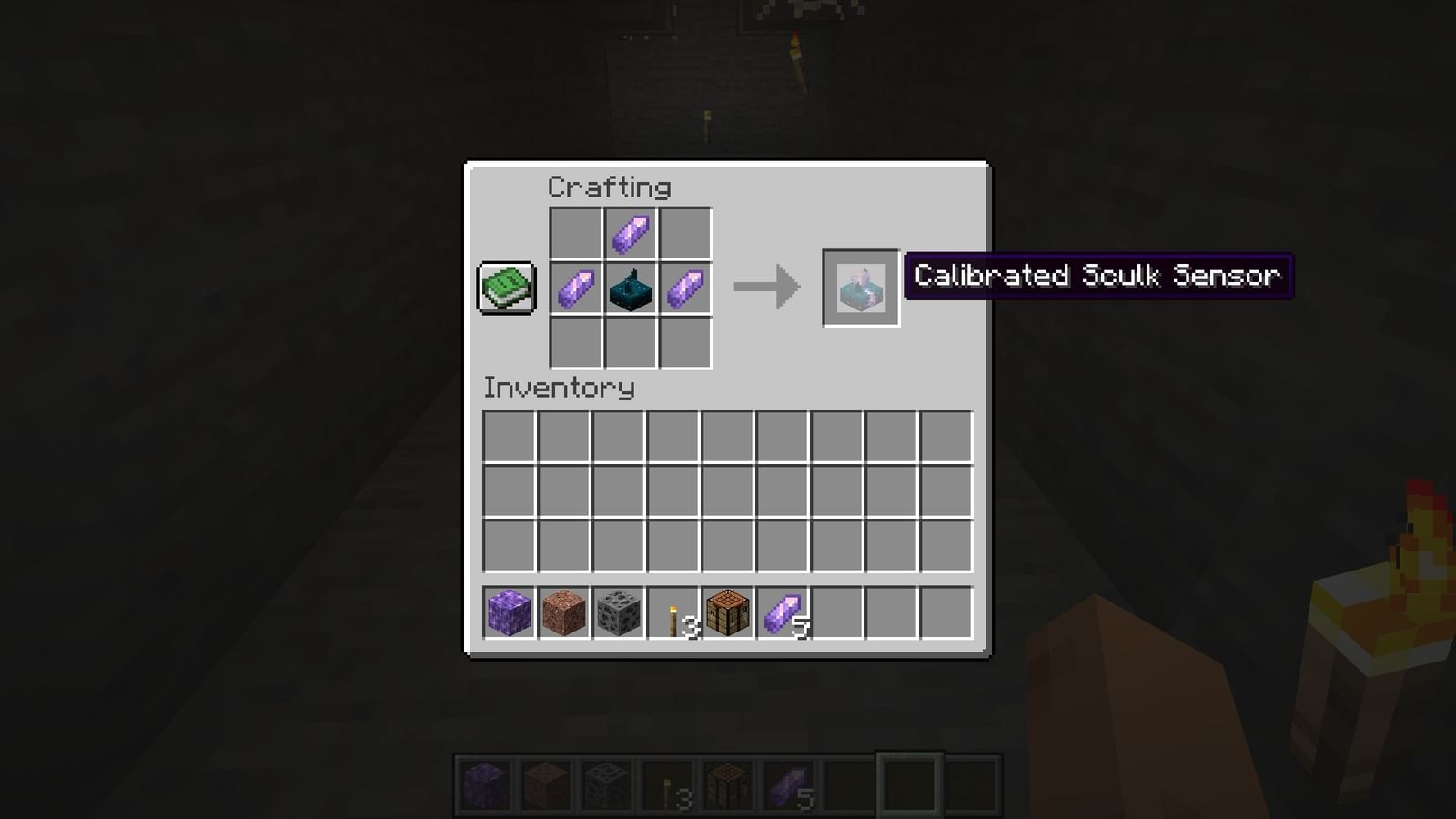Pick up amethyst shard in top crafting slot

click(632, 231)
